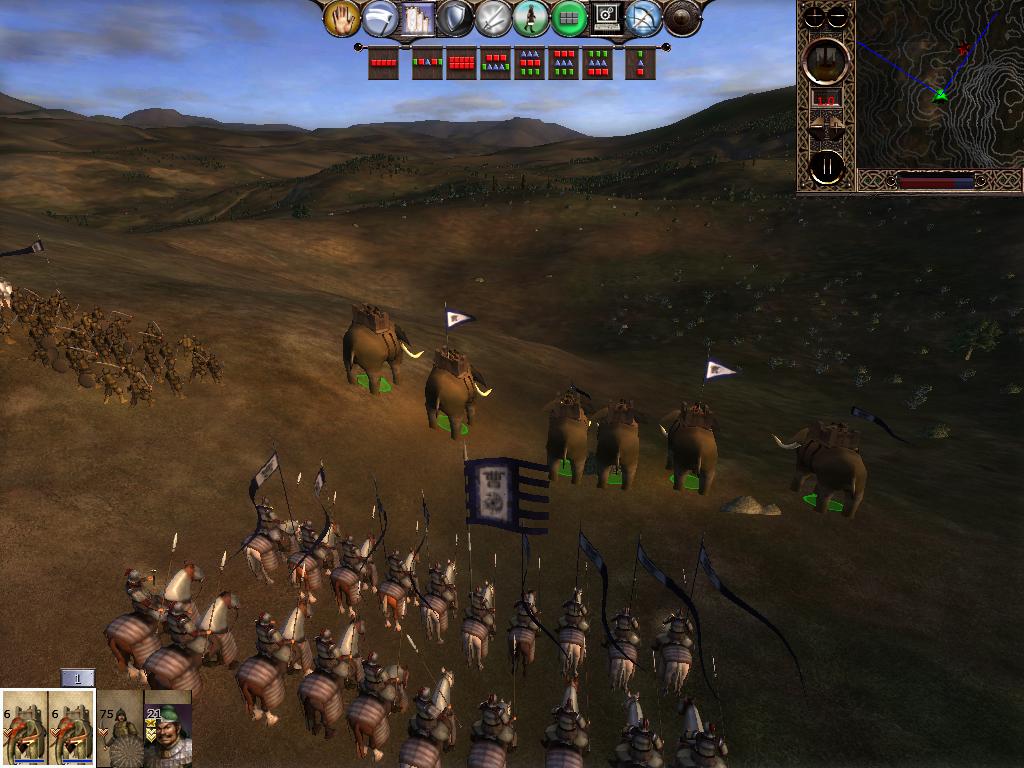Choose the double red line formation banner
Screen dimensions: 1024x768
[x=460, y=63]
